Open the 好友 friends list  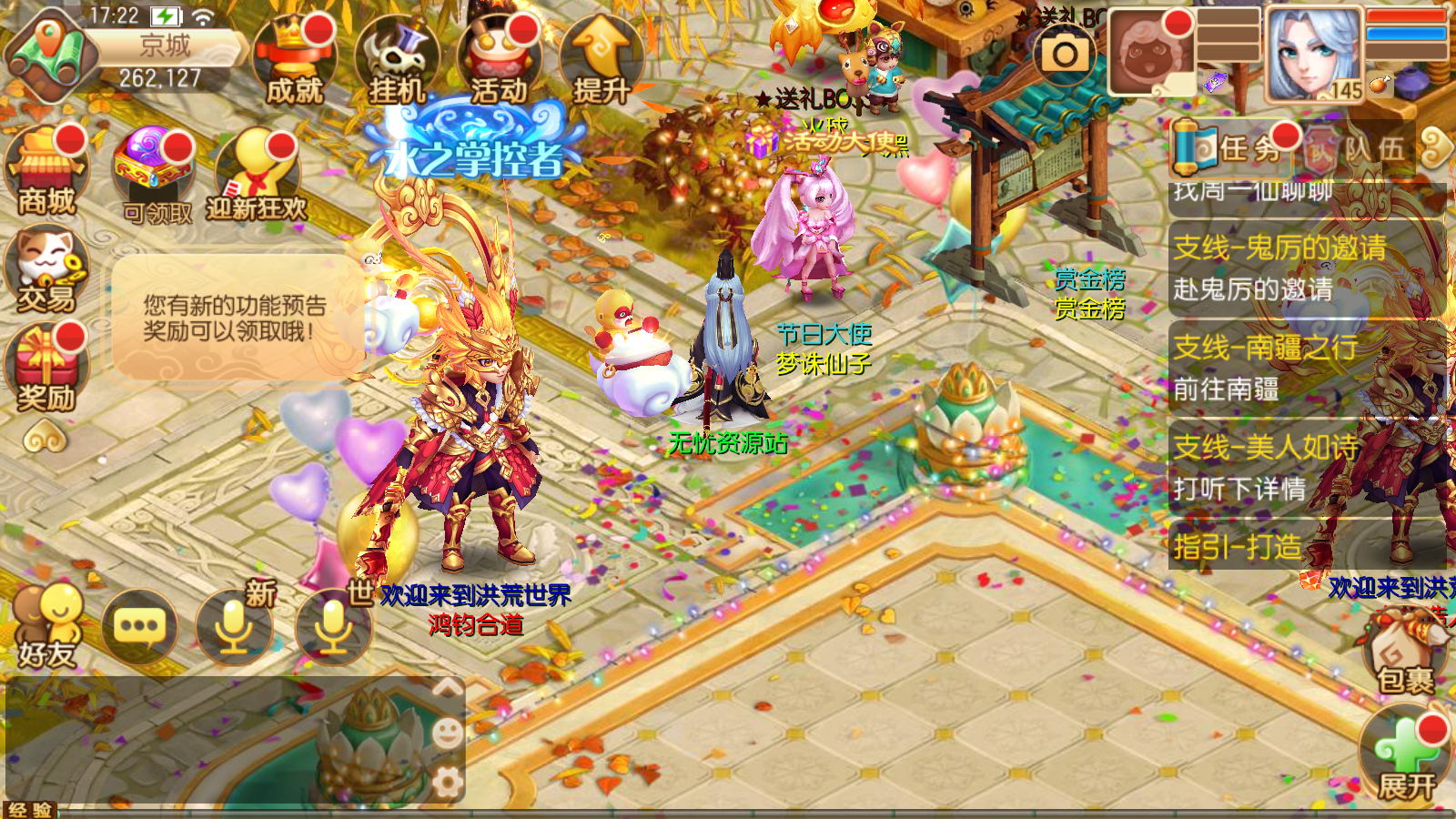47,626
